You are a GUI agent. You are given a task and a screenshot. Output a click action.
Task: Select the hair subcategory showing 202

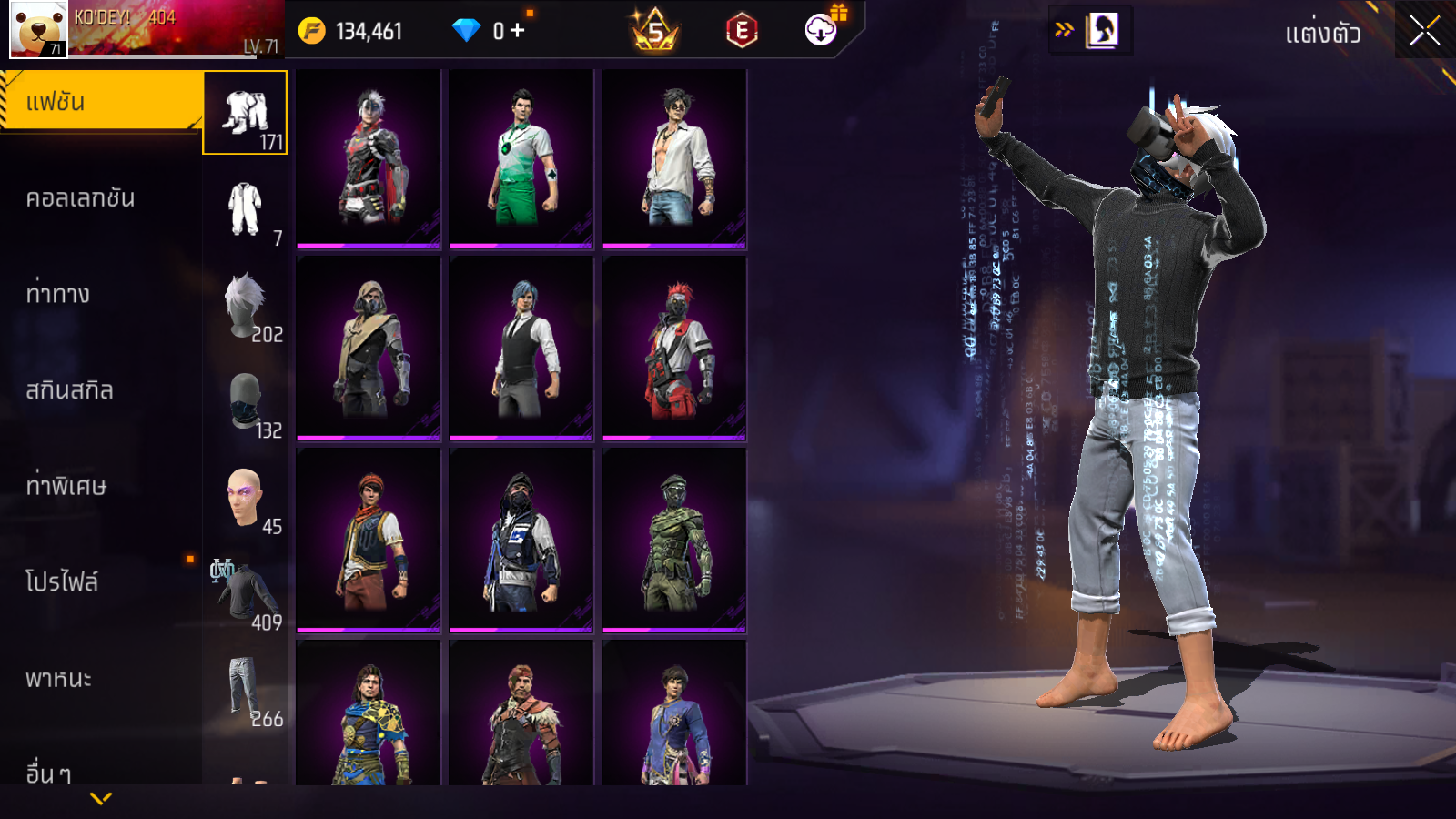[x=245, y=306]
